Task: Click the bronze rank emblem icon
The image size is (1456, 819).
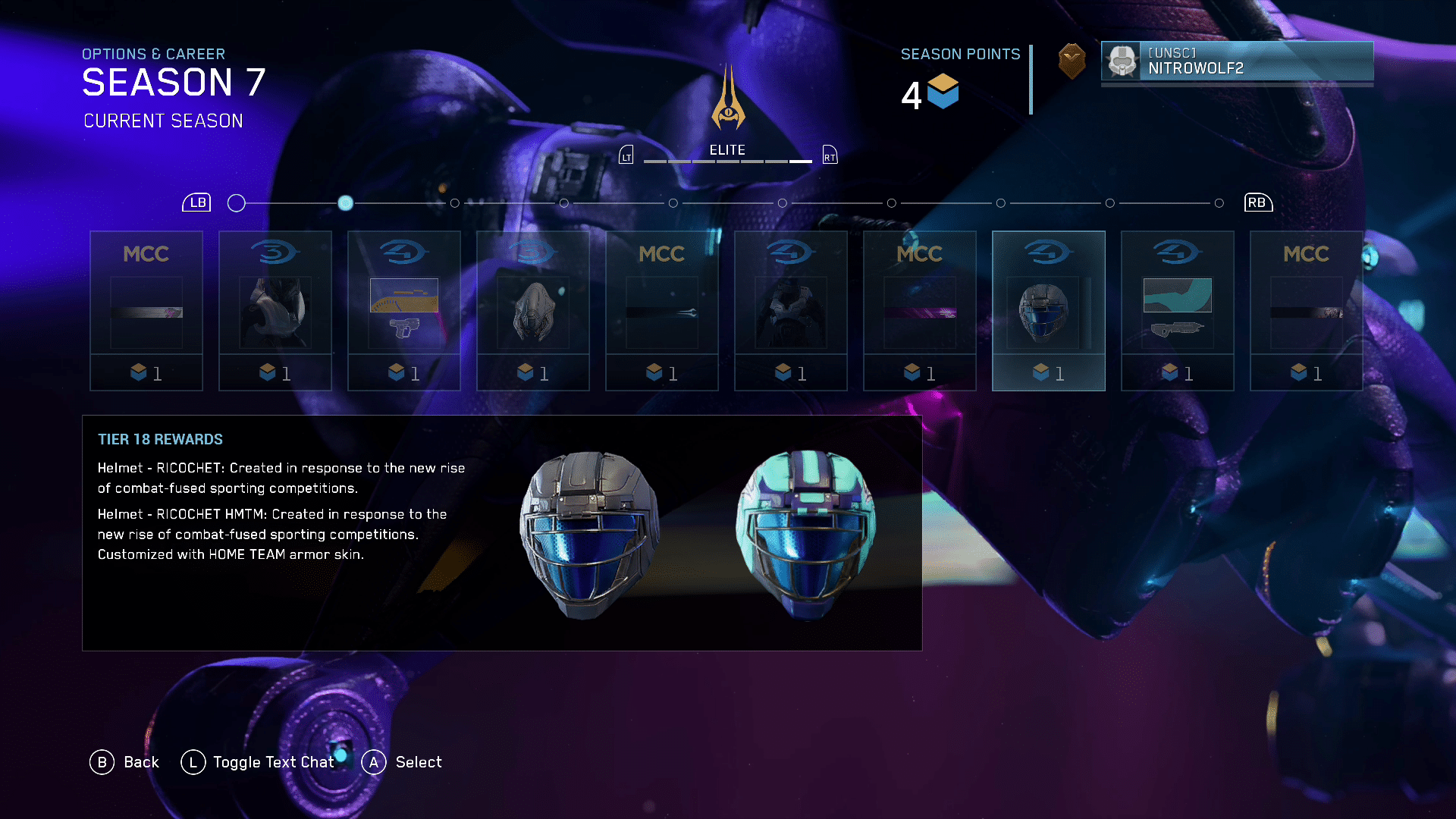Action: tap(1072, 61)
